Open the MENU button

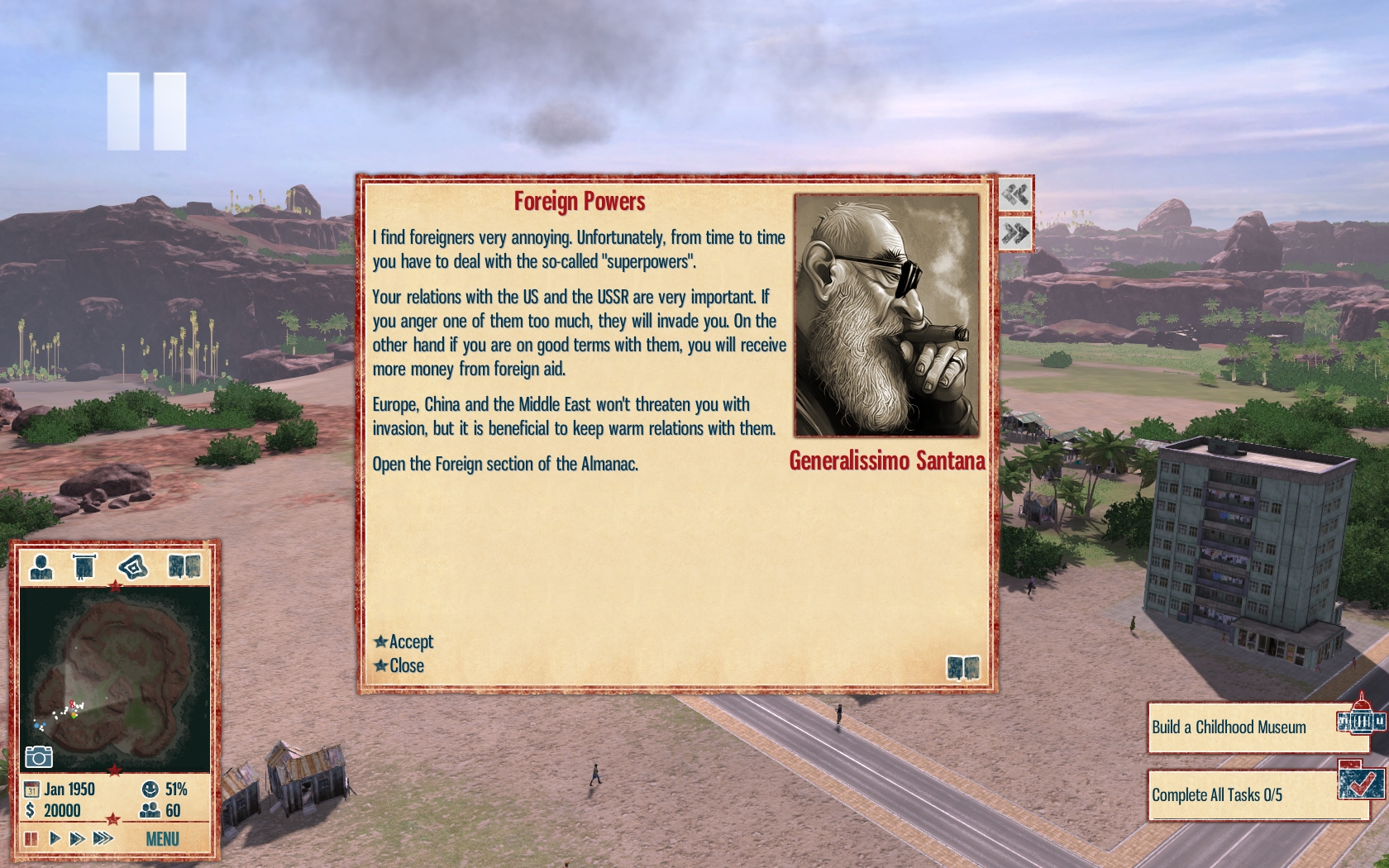coord(162,839)
